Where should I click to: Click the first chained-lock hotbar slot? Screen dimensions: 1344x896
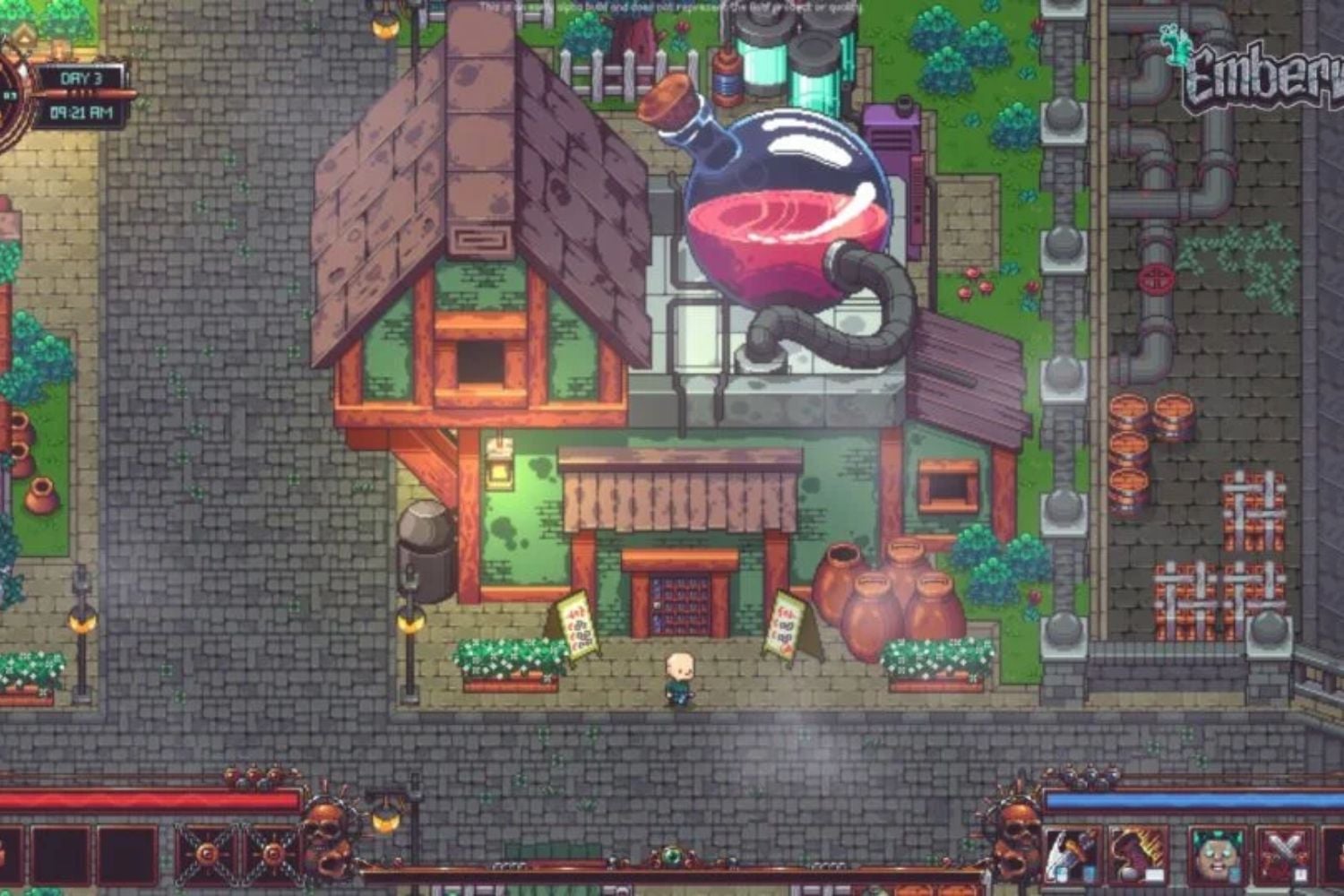pos(206,853)
